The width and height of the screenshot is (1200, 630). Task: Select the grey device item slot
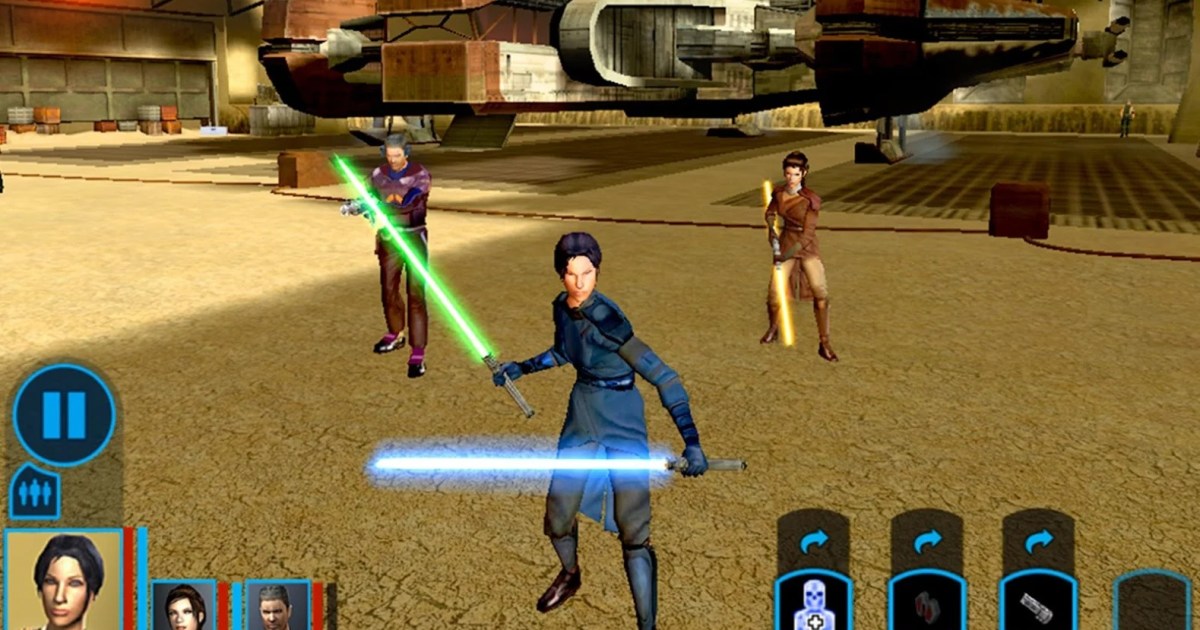coord(1038,604)
